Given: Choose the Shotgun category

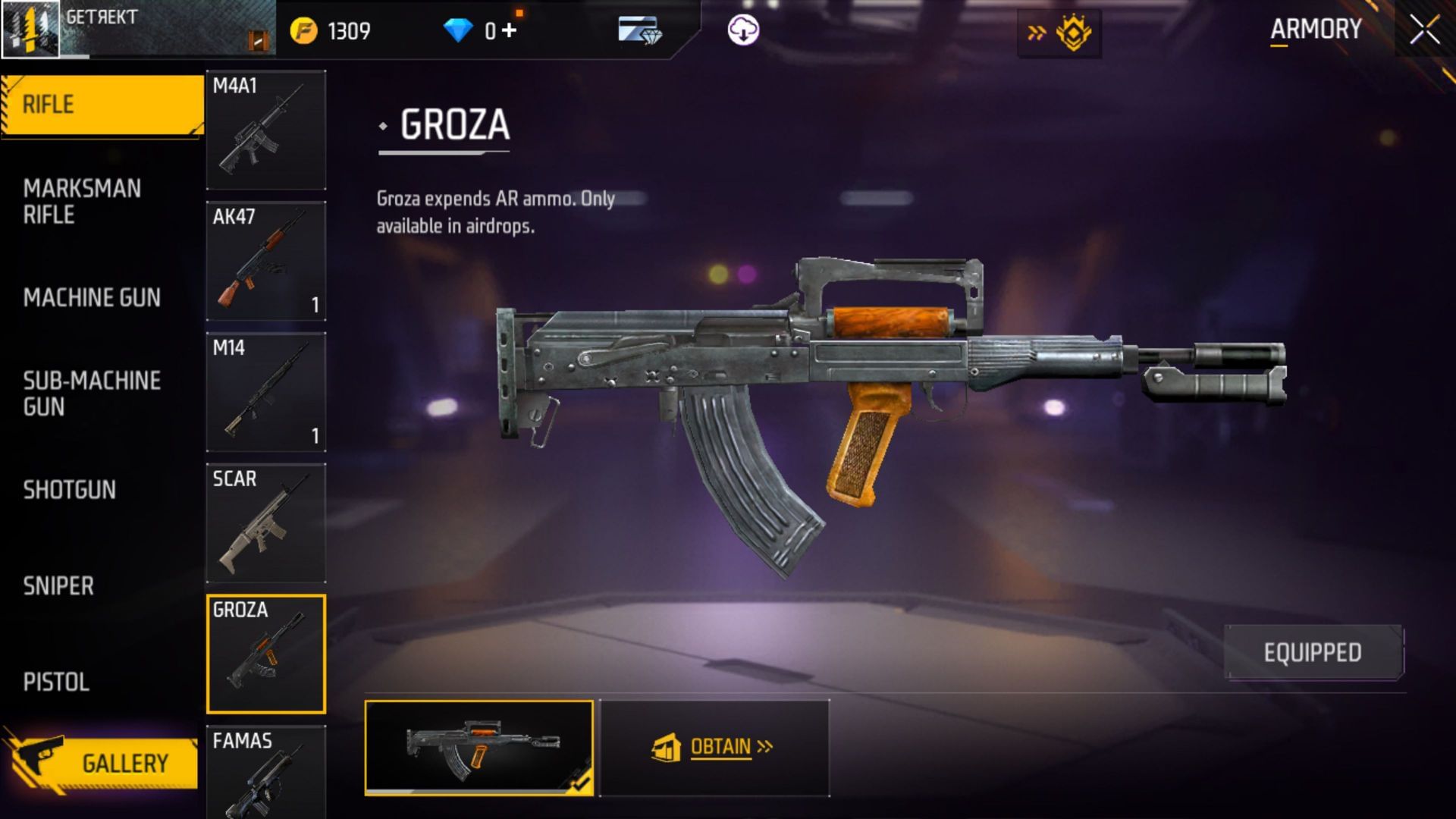Looking at the screenshot, I should [x=70, y=490].
